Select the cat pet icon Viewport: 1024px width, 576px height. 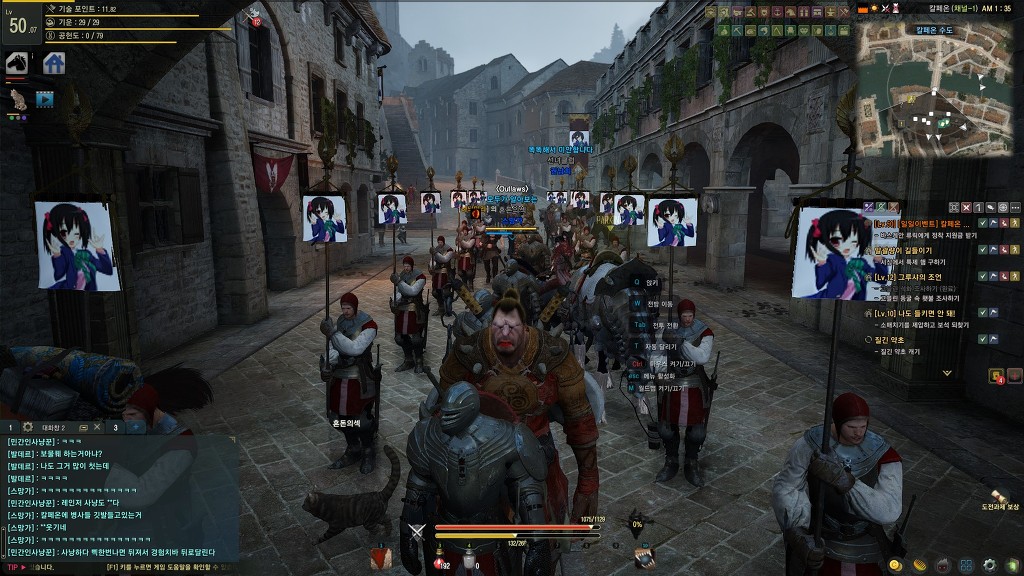[x=17, y=98]
